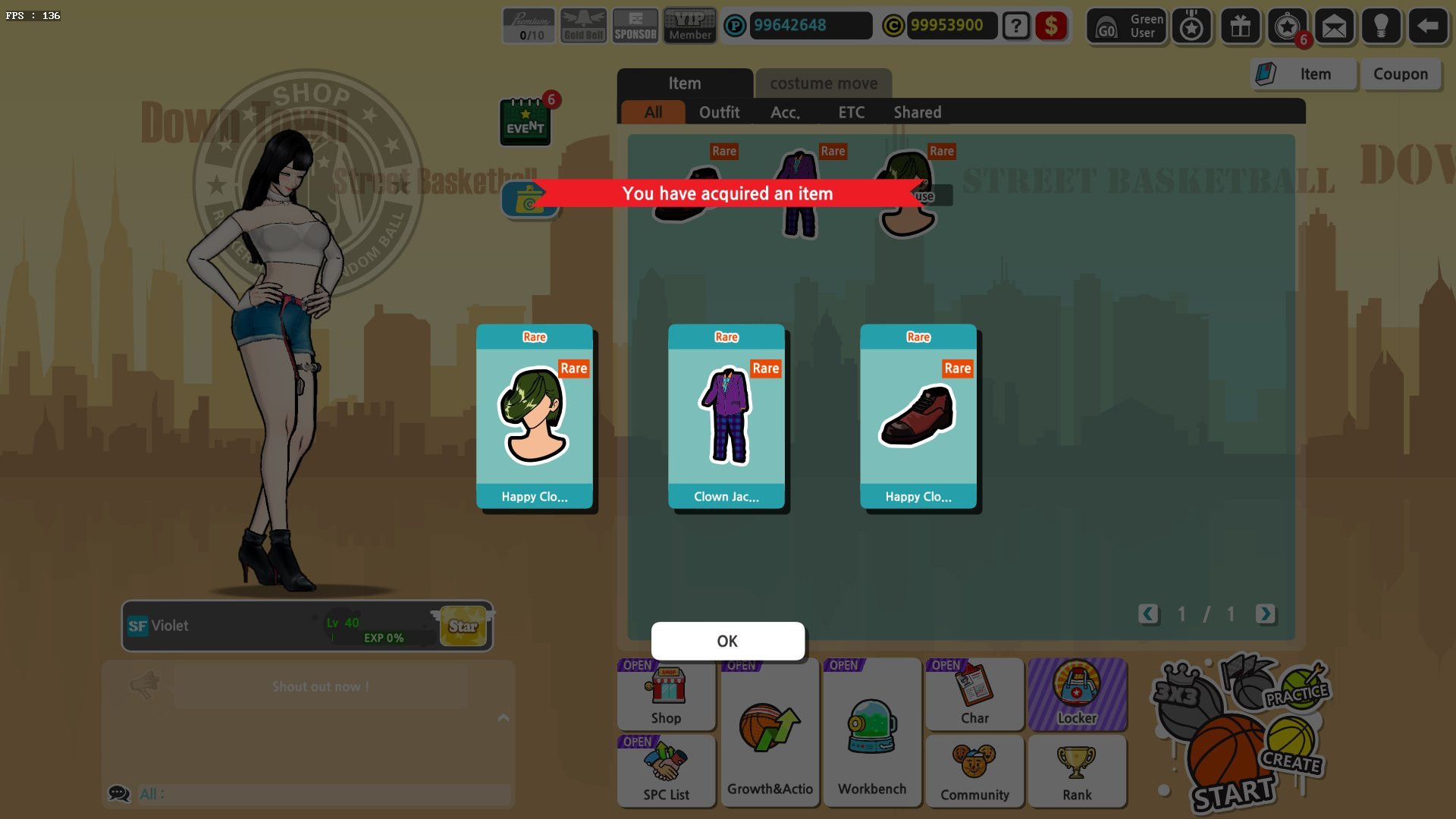Screen dimensions: 1456x819
Task: Open the light bulb hint icon
Action: point(1381,26)
